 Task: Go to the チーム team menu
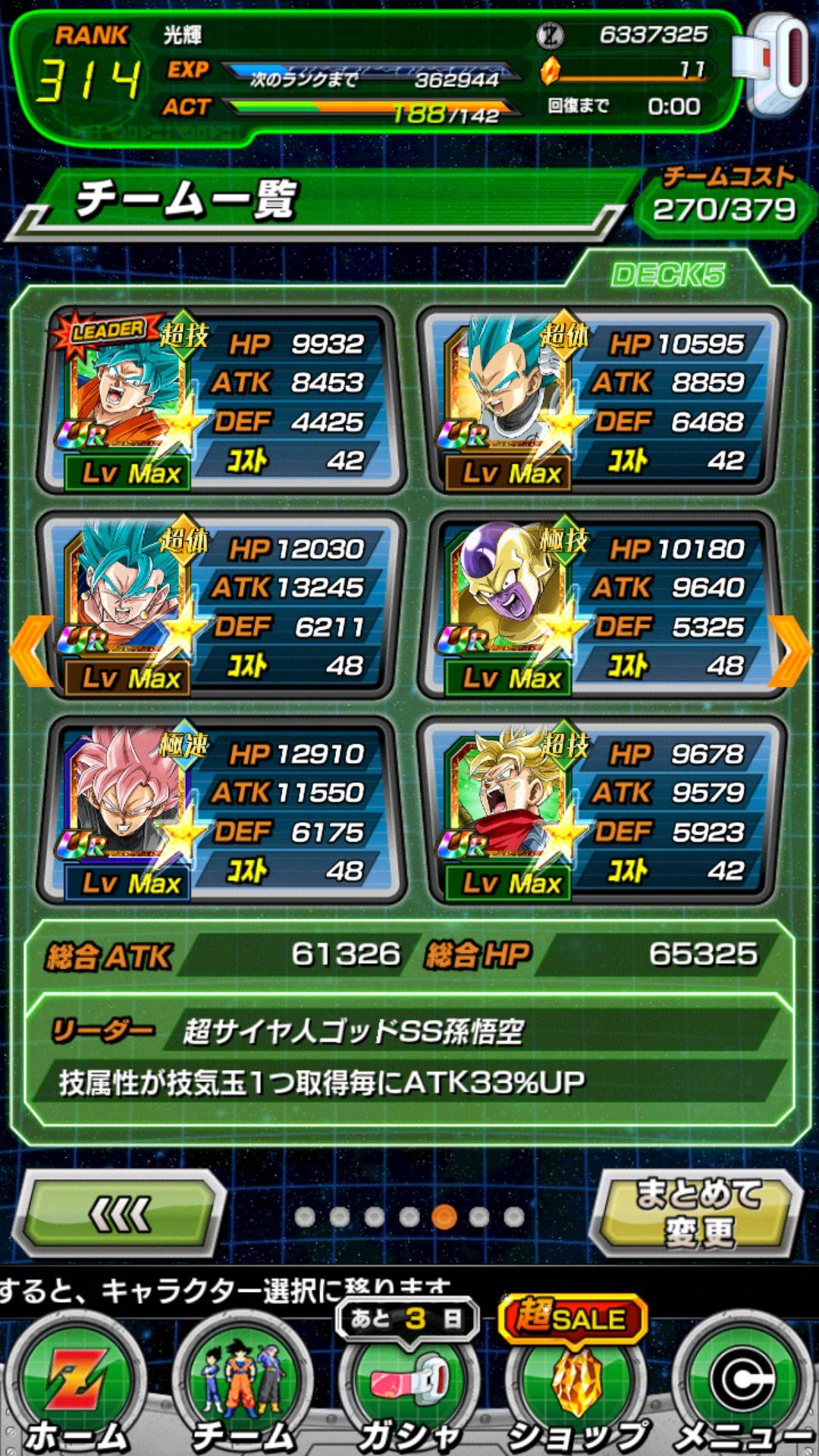click(x=243, y=1388)
